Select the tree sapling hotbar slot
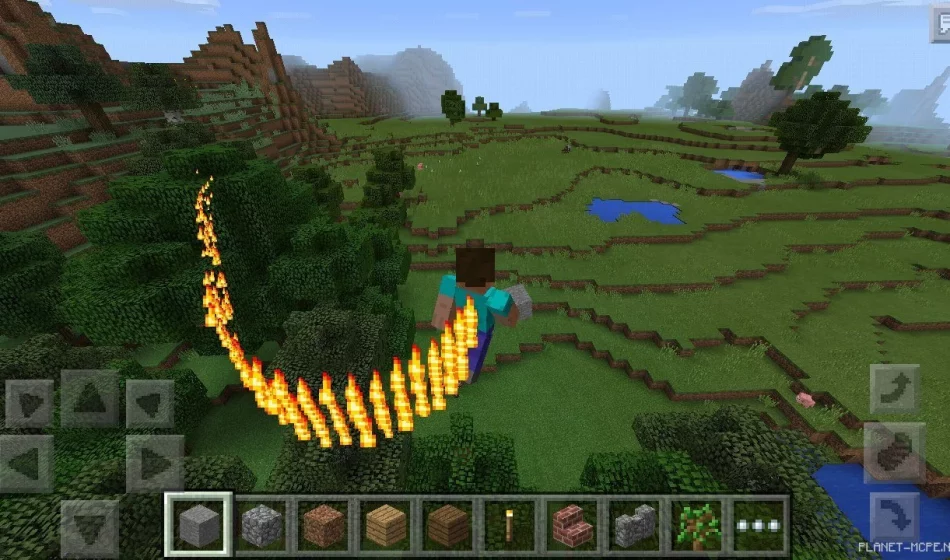The width and height of the screenshot is (950, 560). (x=696, y=523)
